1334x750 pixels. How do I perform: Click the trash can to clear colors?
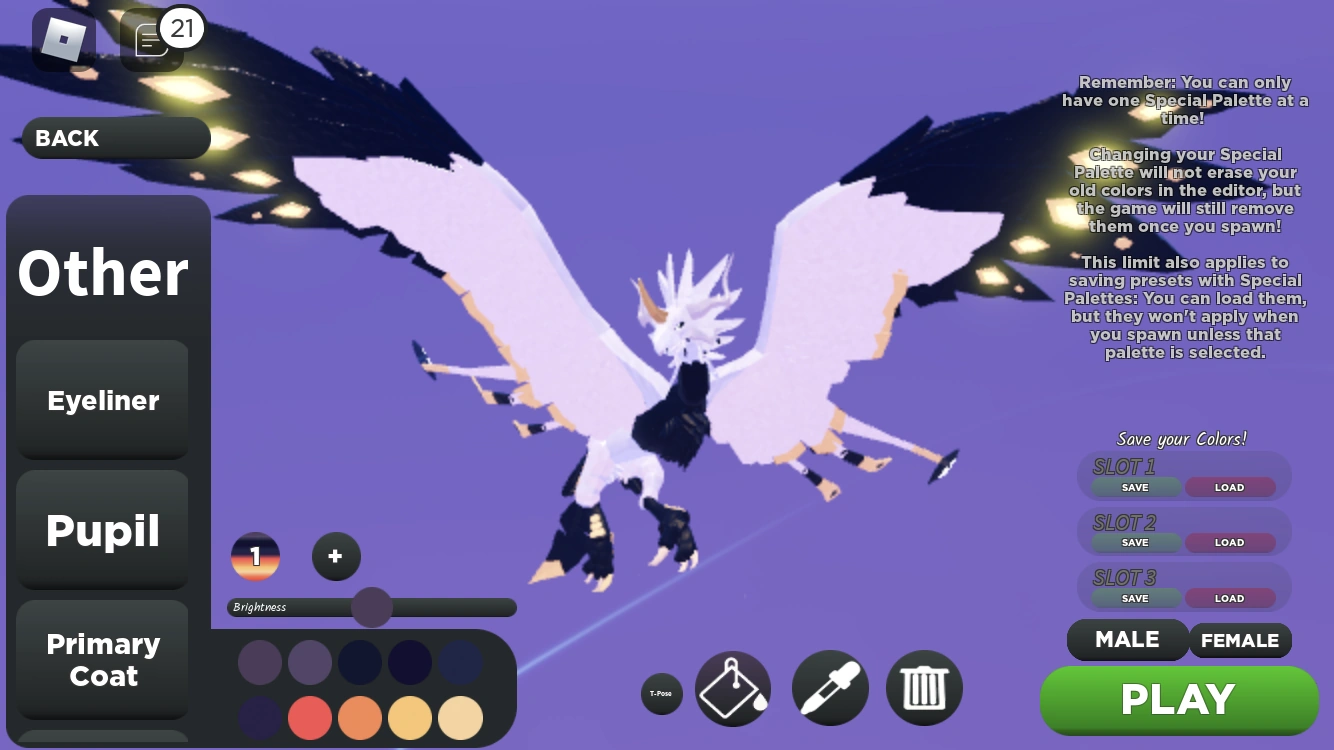click(x=923, y=687)
